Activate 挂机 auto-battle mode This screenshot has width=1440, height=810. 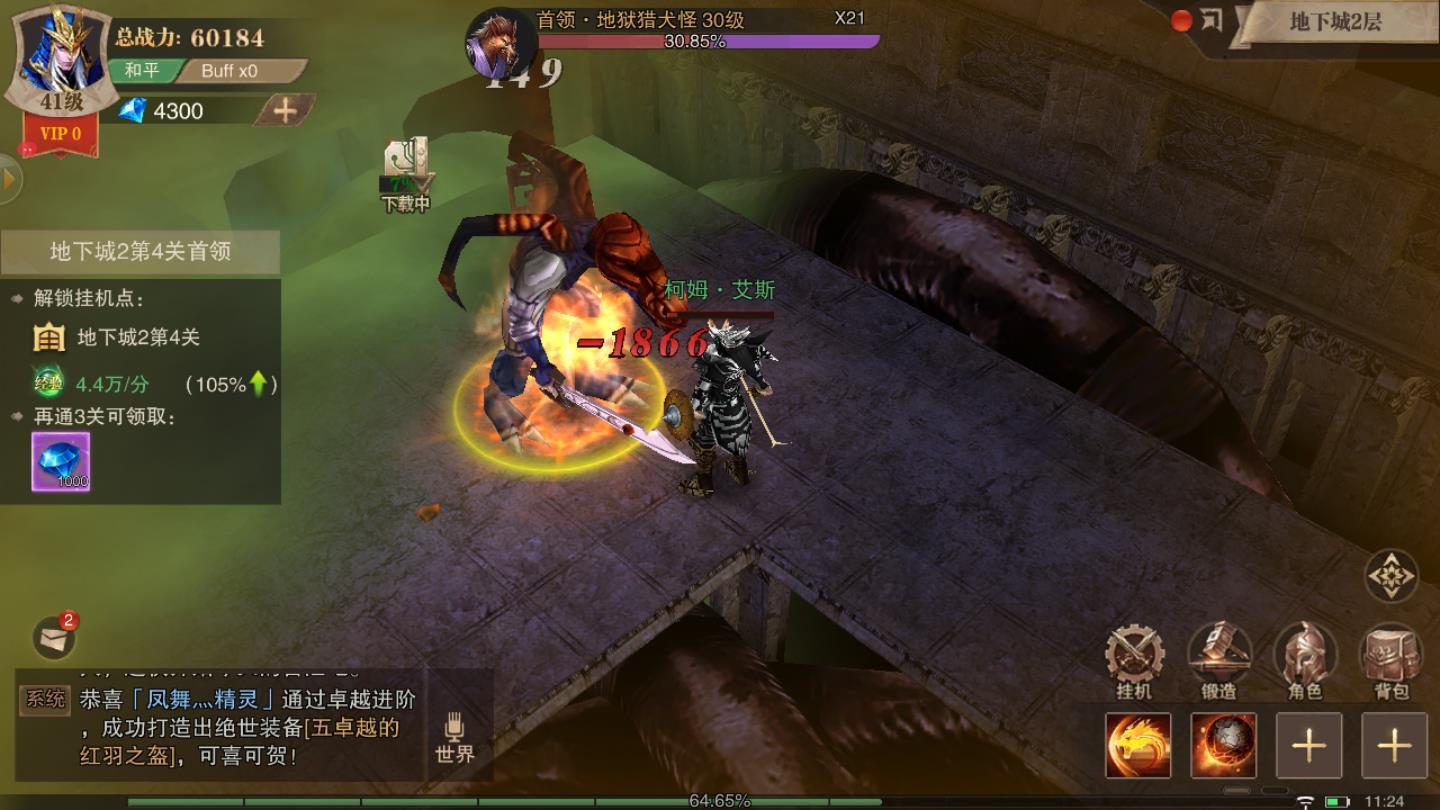tap(1134, 661)
